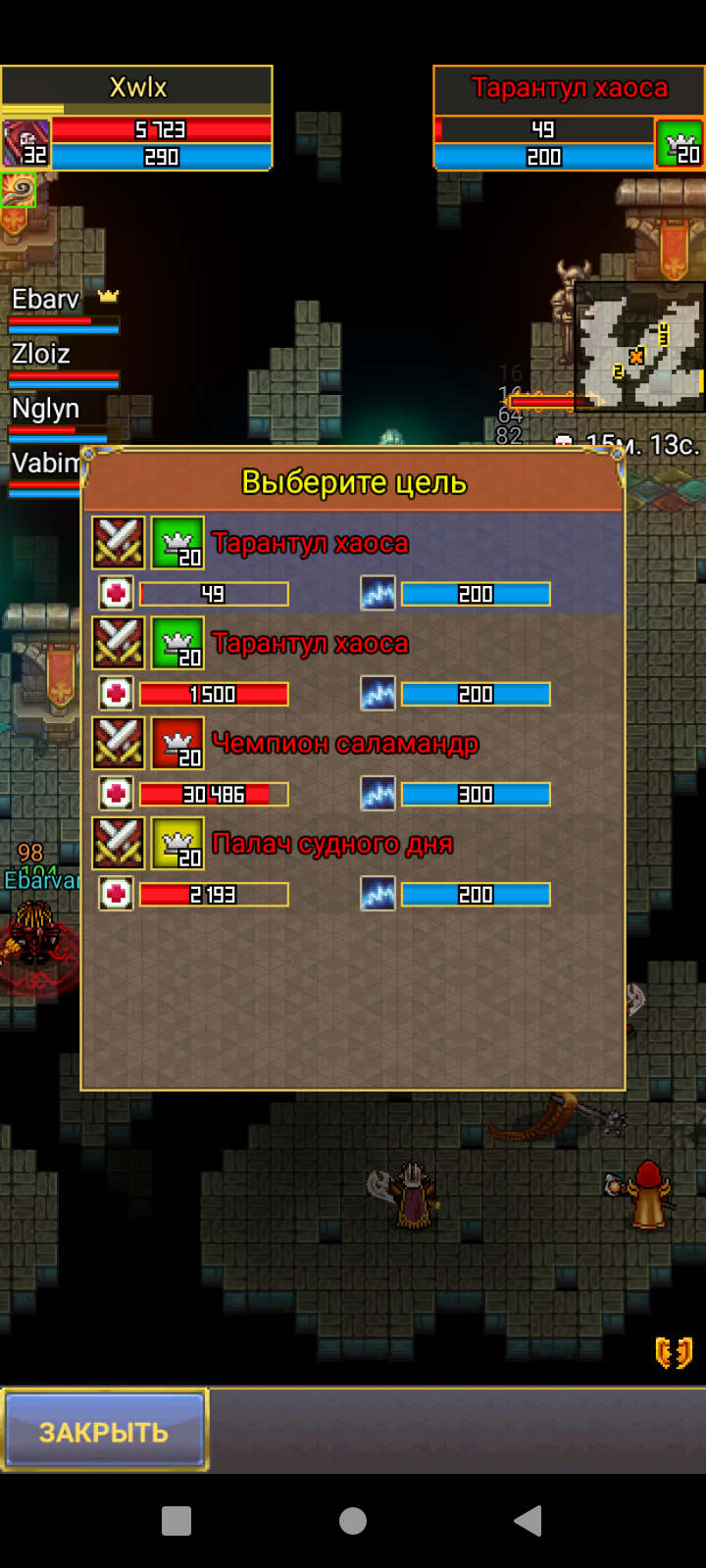Open the dungeon minimap
The image size is (706, 1568).
(x=638, y=347)
